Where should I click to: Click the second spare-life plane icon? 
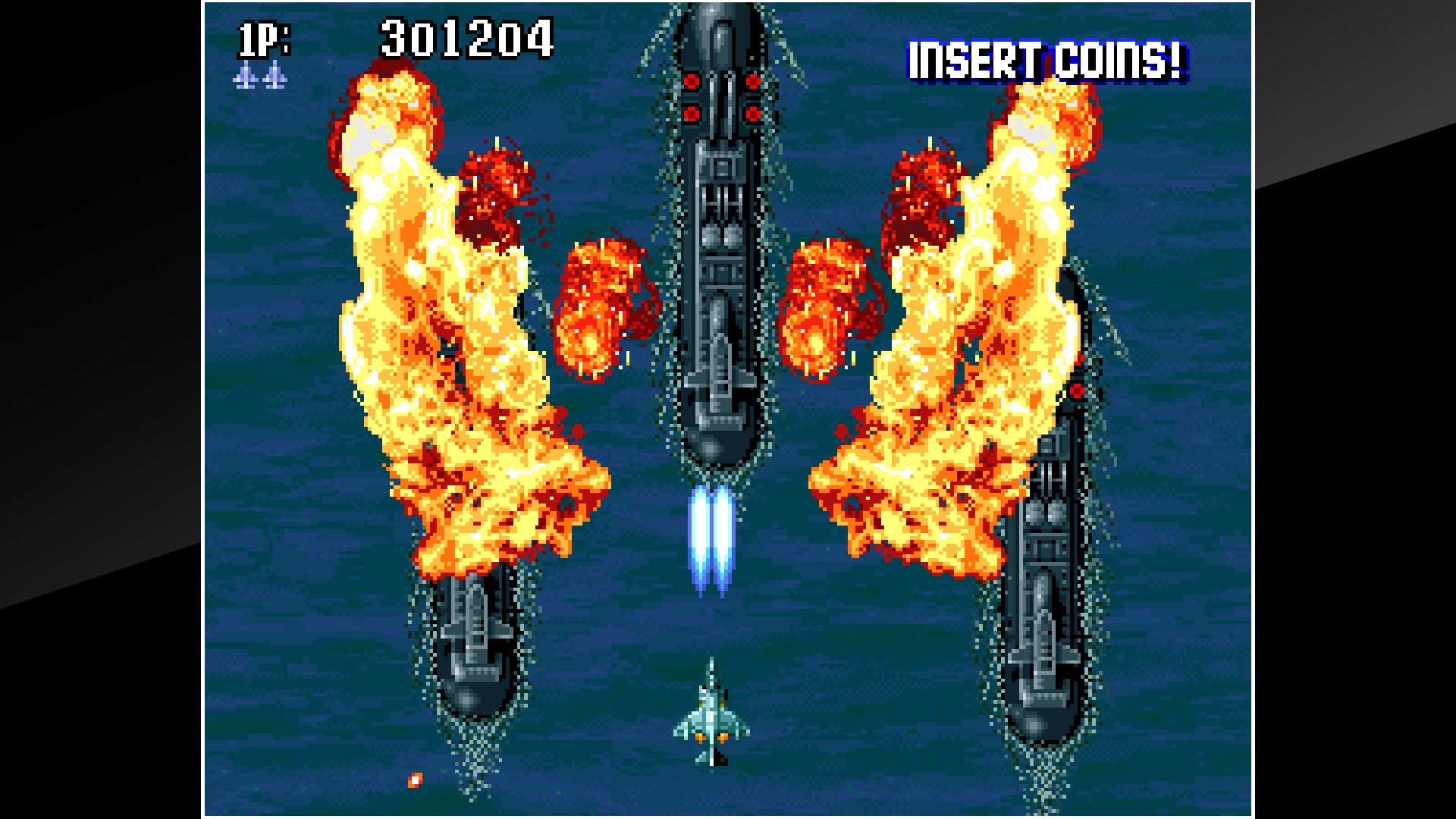point(273,76)
